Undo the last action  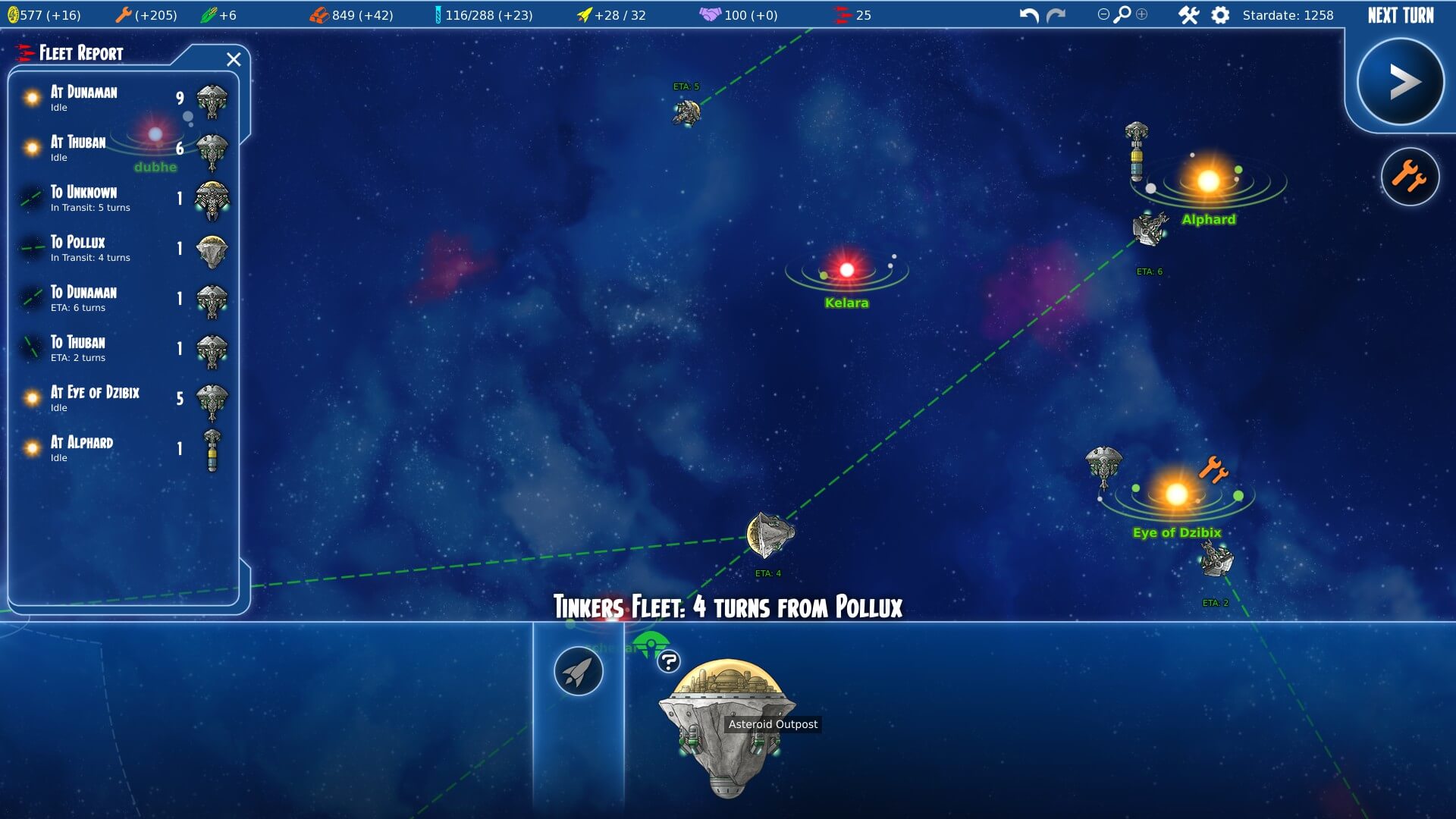(1029, 15)
